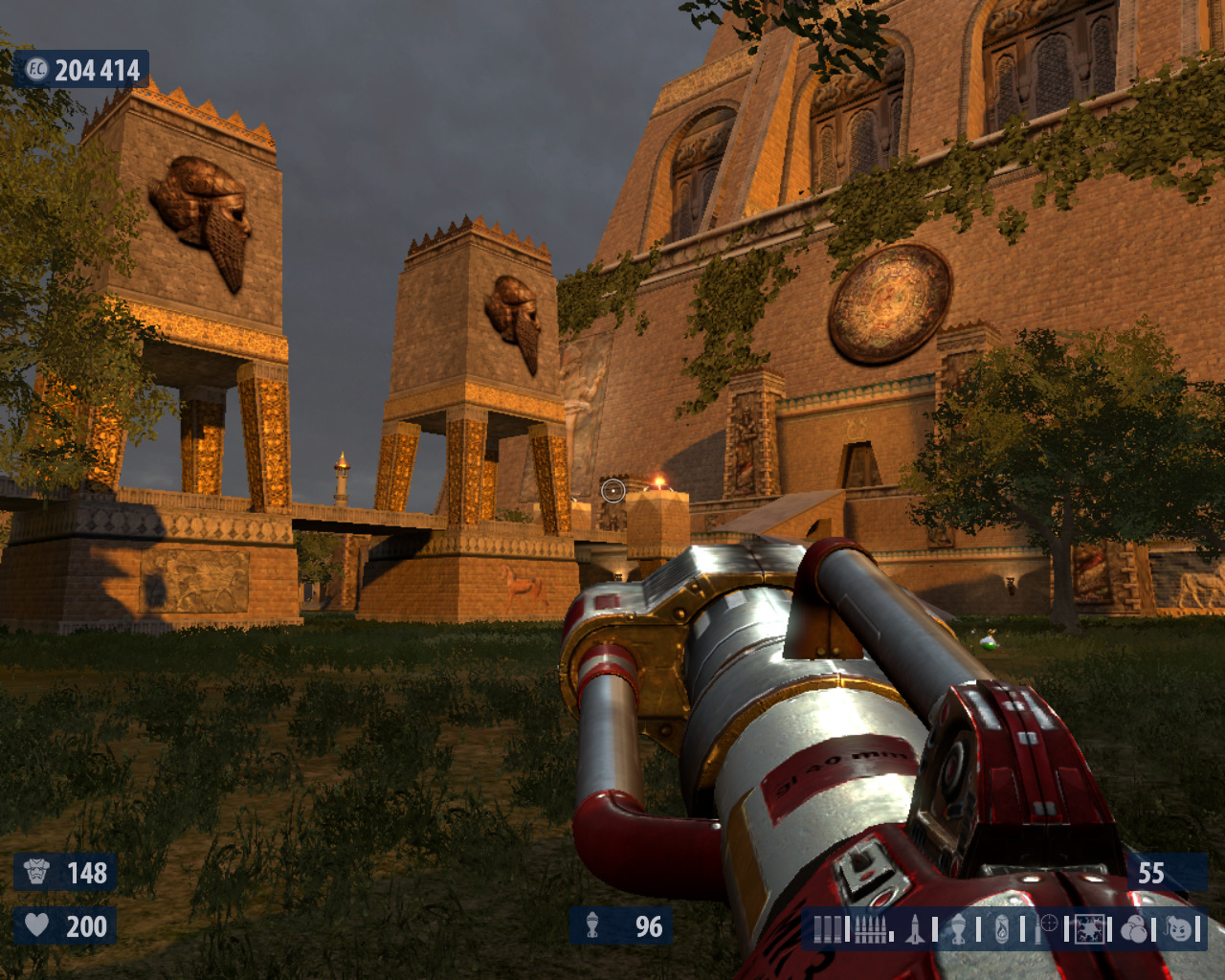Select the serious bomb face icon

[x=1179, y=929]
